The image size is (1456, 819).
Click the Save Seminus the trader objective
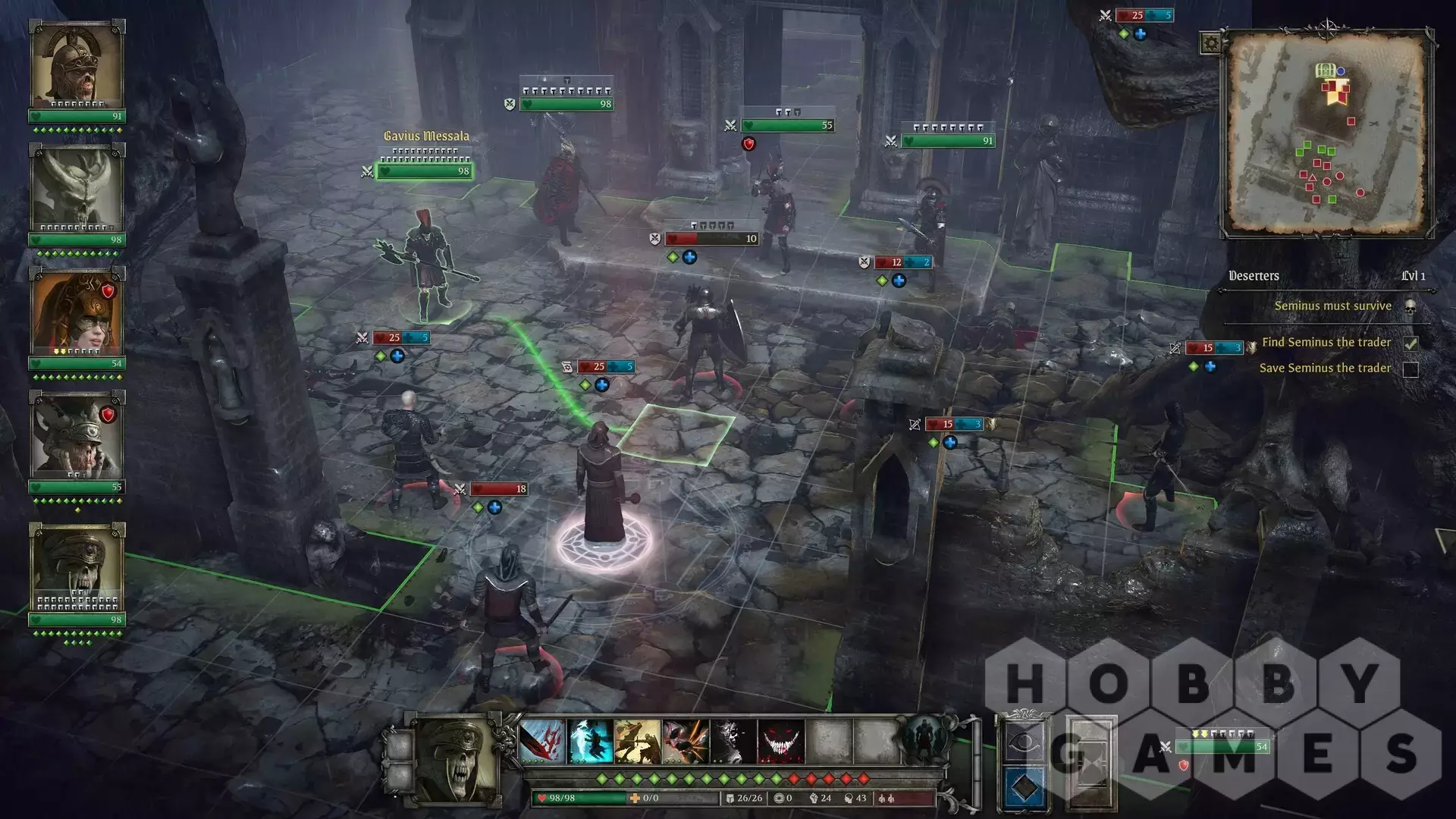1325,369
